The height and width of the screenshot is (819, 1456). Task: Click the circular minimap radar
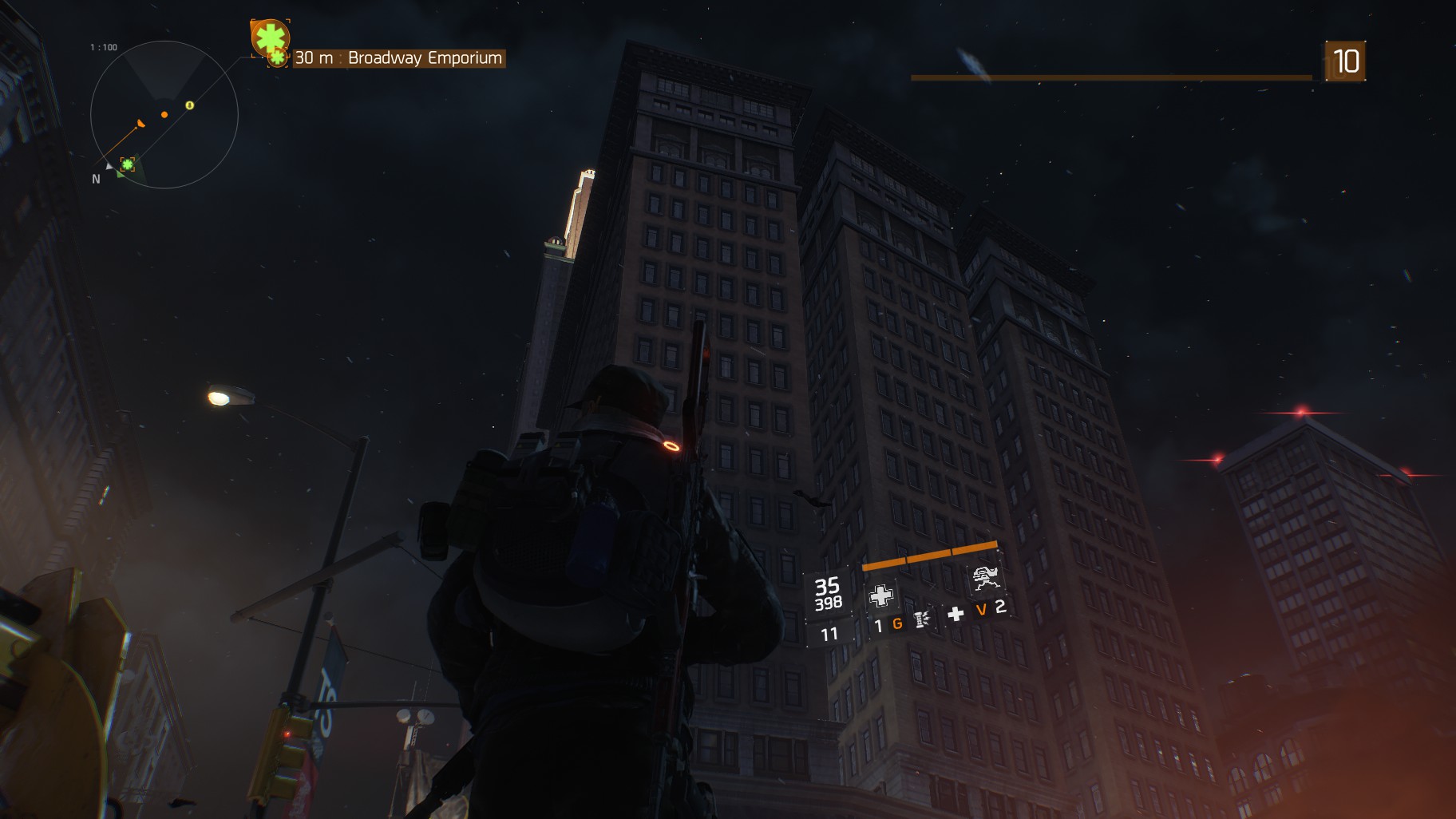point(164,115)
